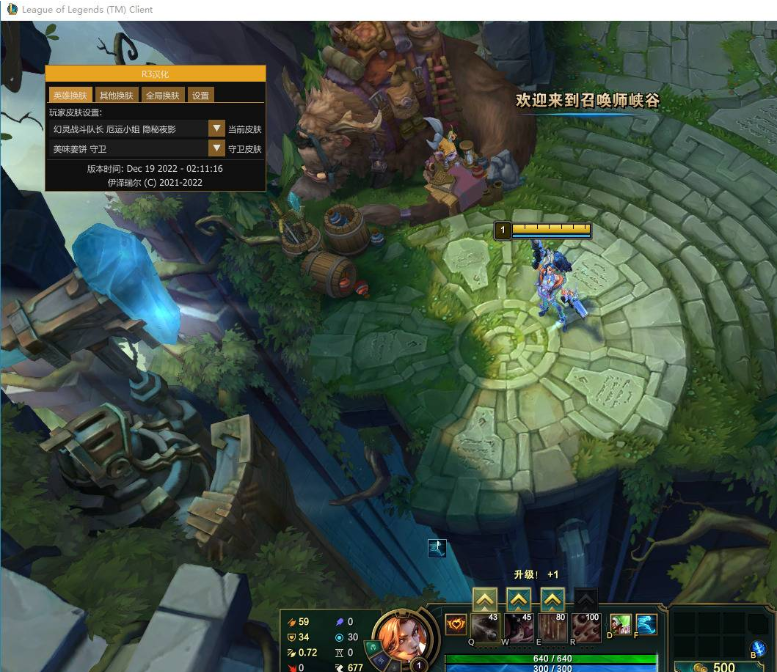Viewport: 777px width, 672px height.
Task: Level up the E ability
Action: [x=552, y=600]
